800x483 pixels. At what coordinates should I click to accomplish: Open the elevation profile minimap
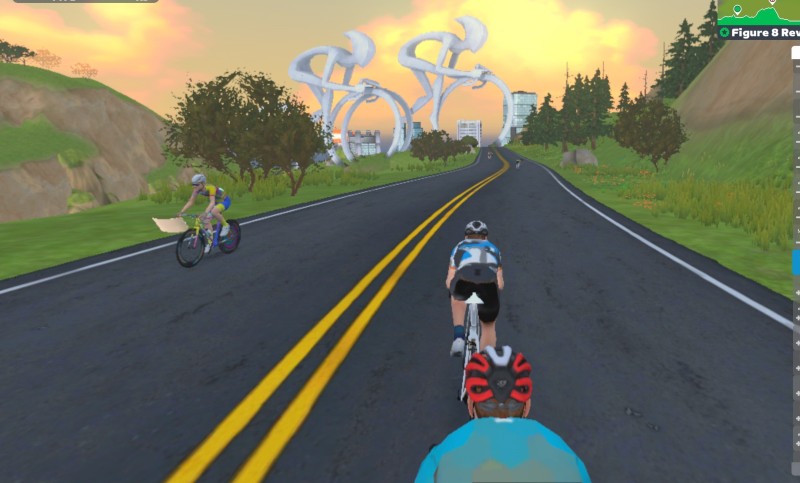click(x=760, y=12)
